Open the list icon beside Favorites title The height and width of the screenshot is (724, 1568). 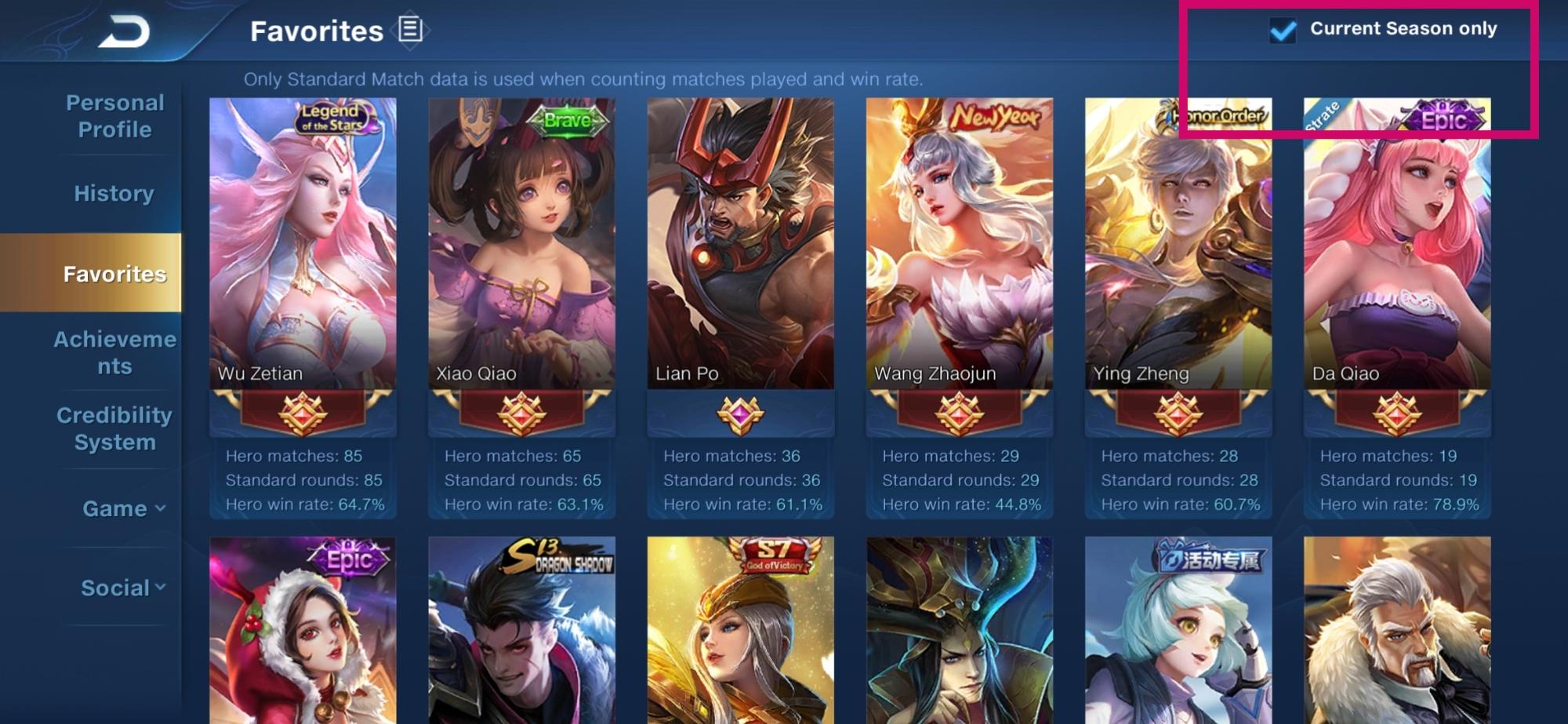pos(410,31)
